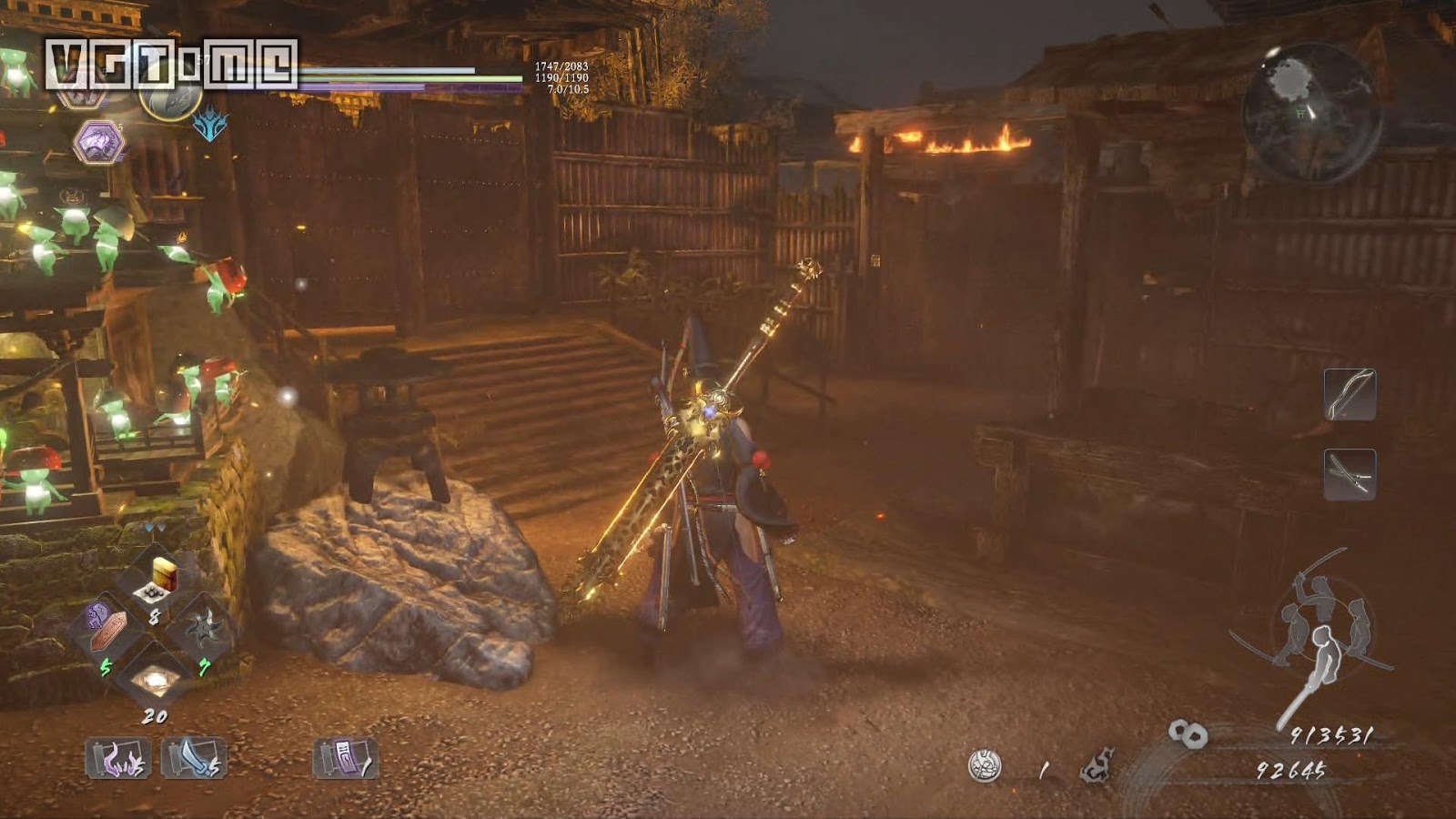The image size is (1456, 819).
Task: Select the lower purple hexagon soul core
Action: point(98,142)
